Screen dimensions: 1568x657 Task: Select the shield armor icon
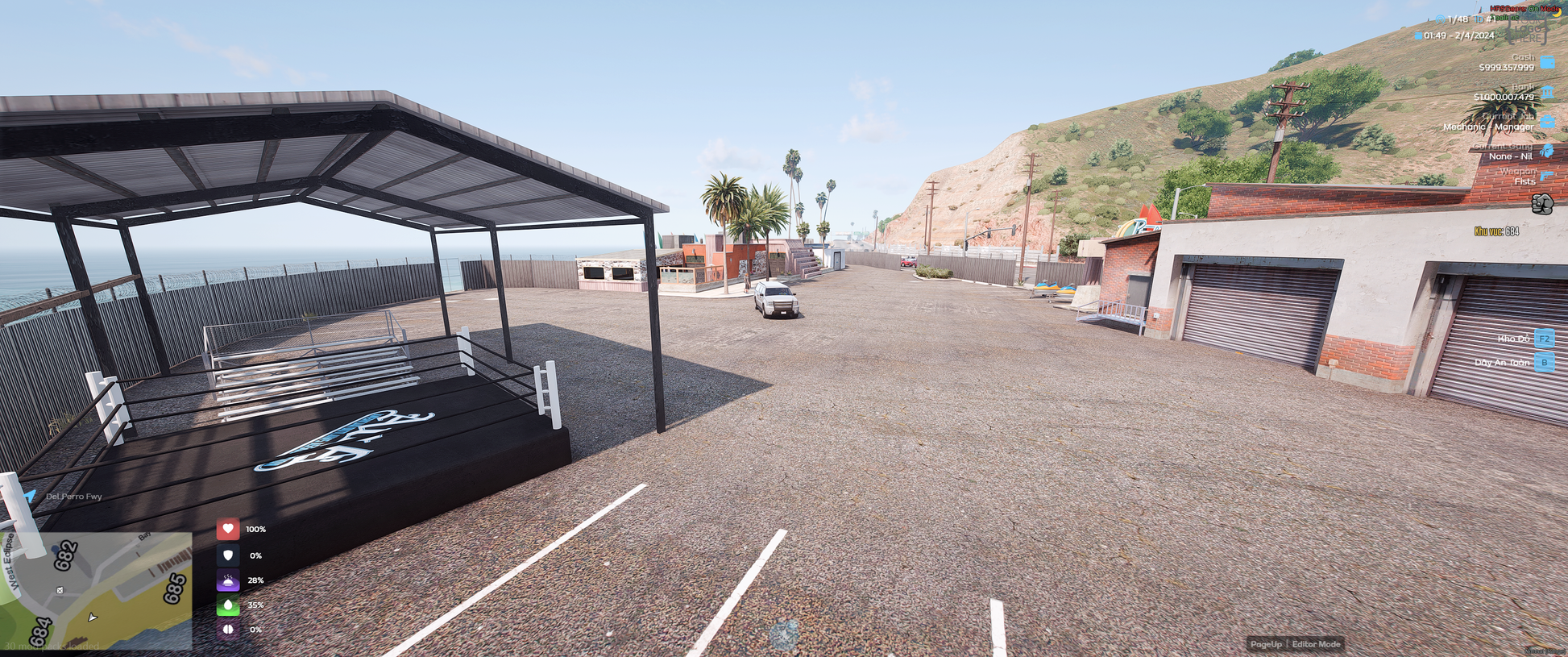pyautogui.click(x=228, y=555)
